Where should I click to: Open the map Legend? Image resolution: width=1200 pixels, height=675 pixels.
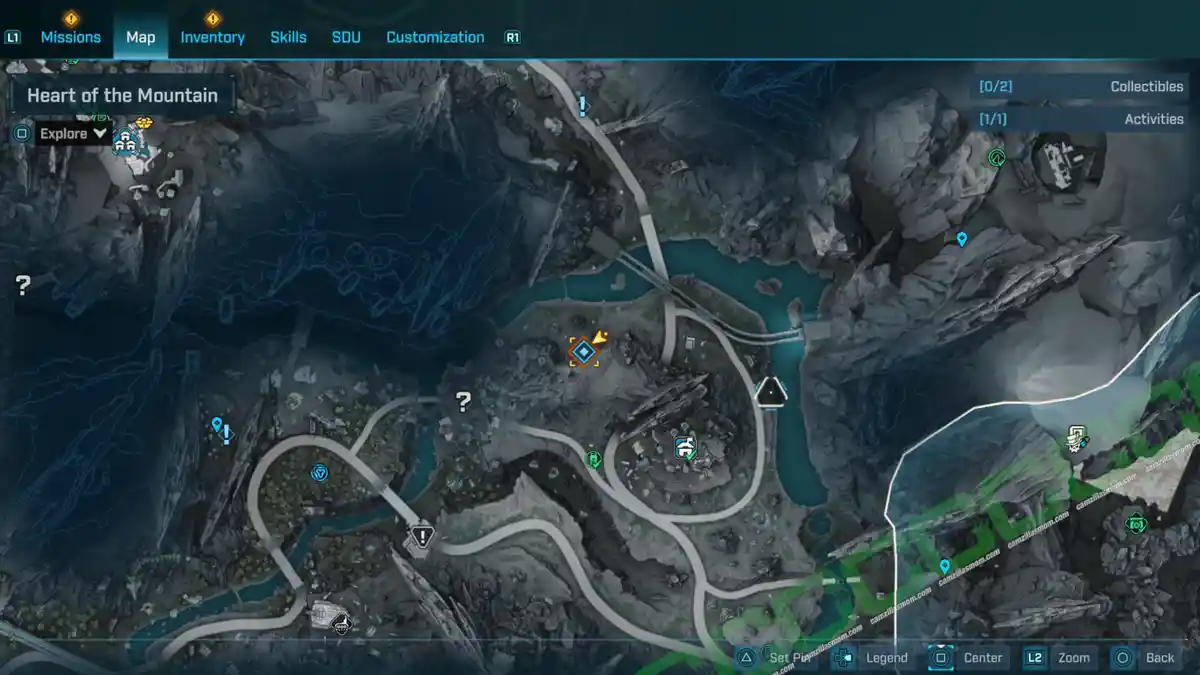click(886, 657)
